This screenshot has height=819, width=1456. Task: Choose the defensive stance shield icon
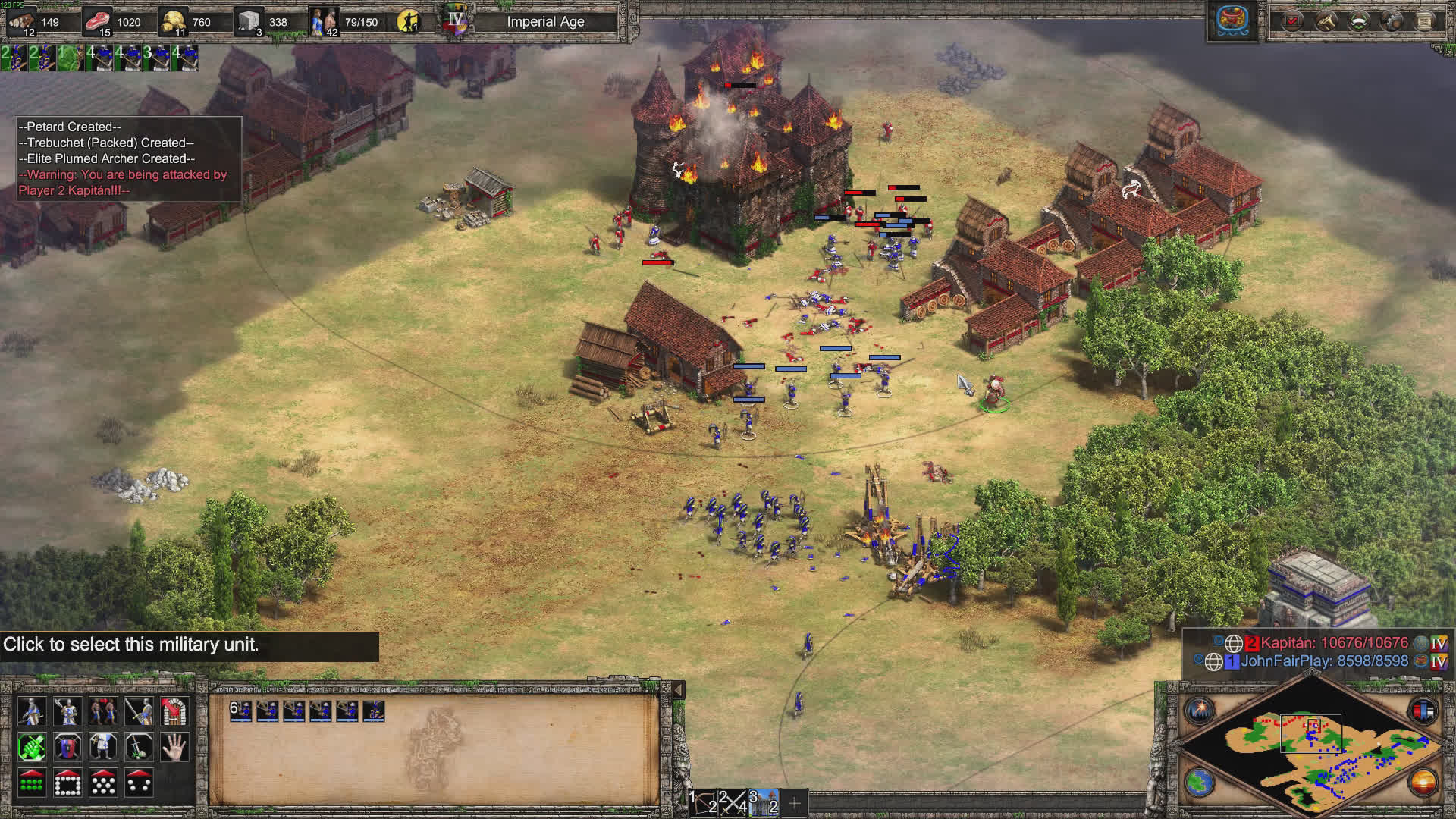click(67, 748)
